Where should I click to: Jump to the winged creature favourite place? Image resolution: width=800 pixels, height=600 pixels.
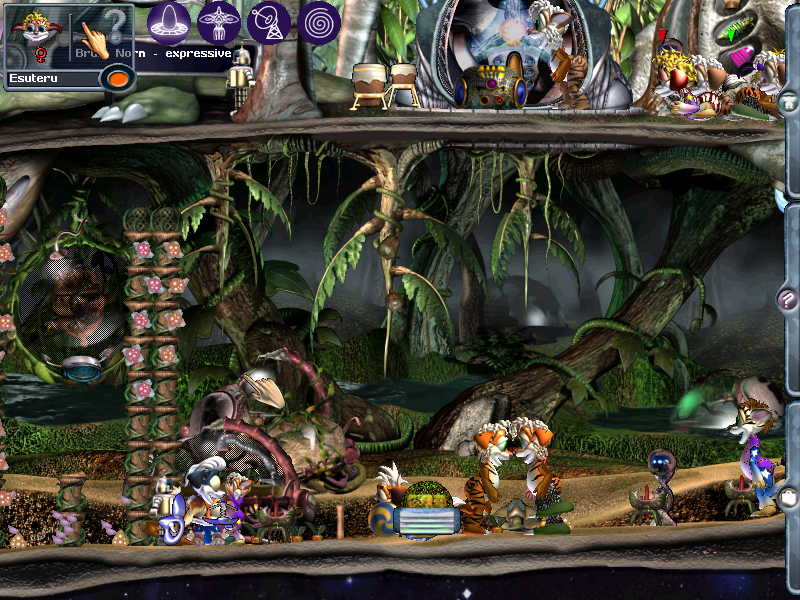(218, 21)
